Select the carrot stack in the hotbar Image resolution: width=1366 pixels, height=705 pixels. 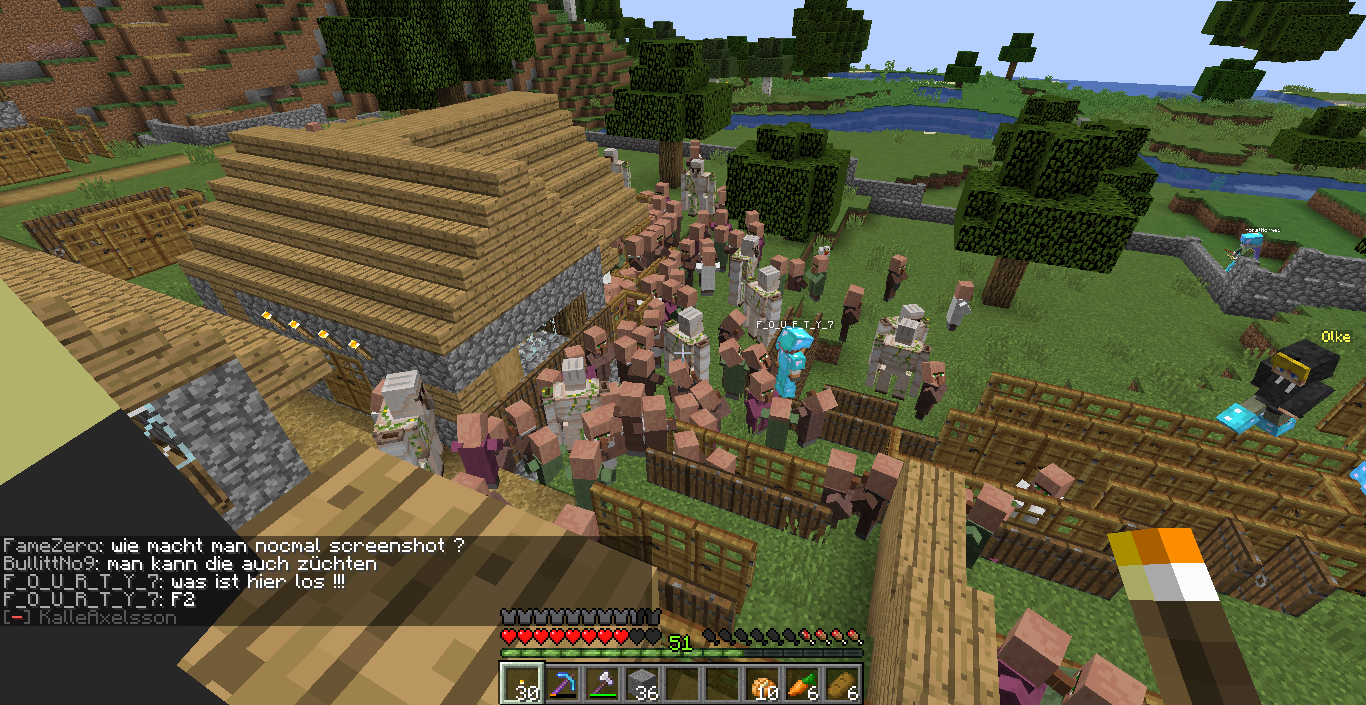802,683
